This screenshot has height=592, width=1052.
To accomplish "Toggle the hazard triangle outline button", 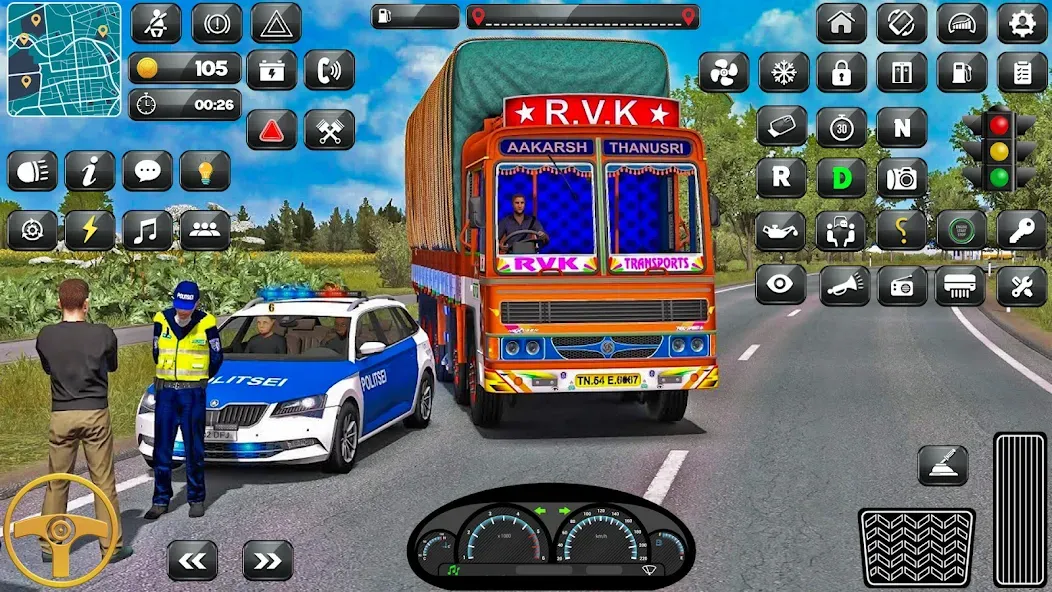I will point(275,23).
